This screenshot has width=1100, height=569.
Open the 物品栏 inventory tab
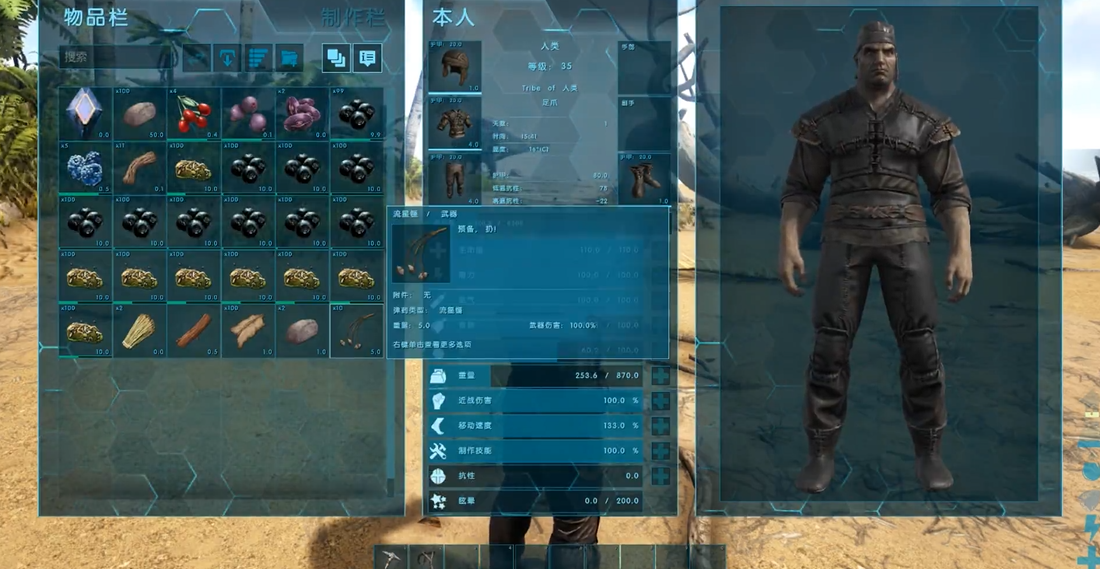click(x=100, y=19)
